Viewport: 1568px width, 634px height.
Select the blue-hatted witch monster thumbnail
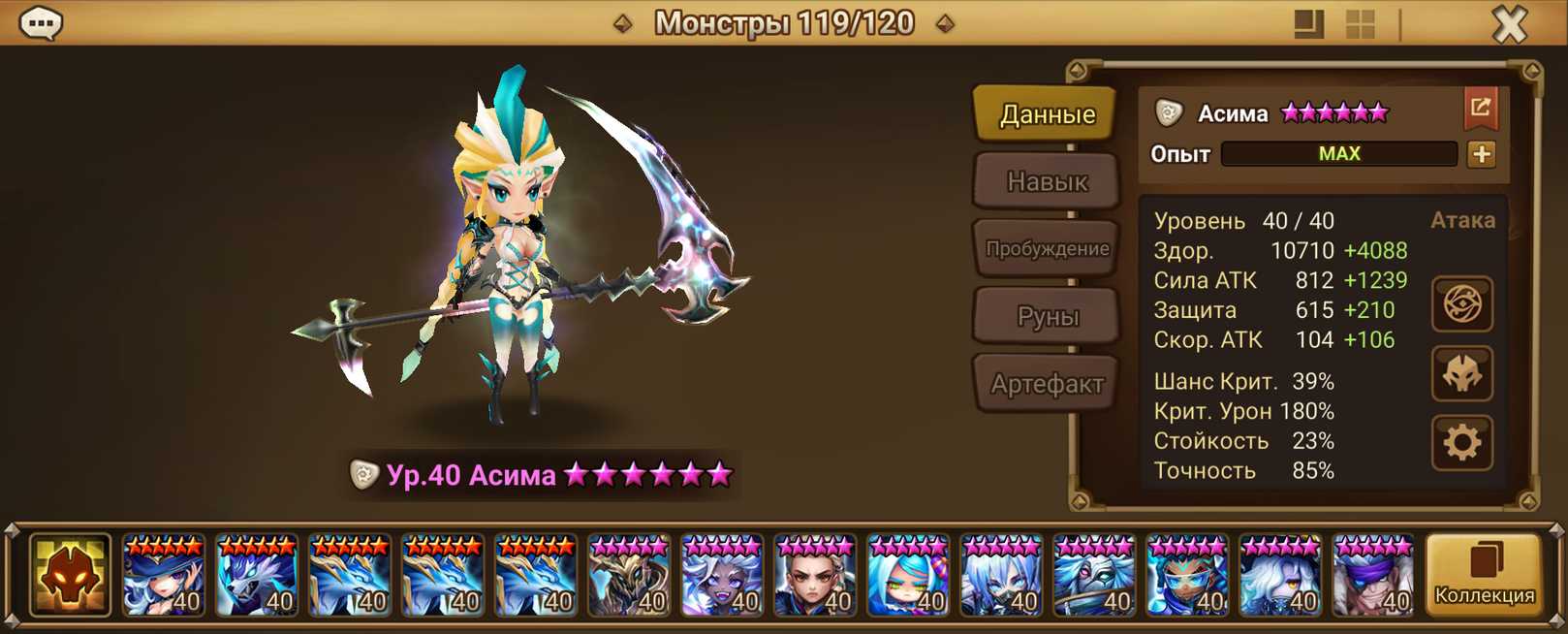[x=163, y=576]
